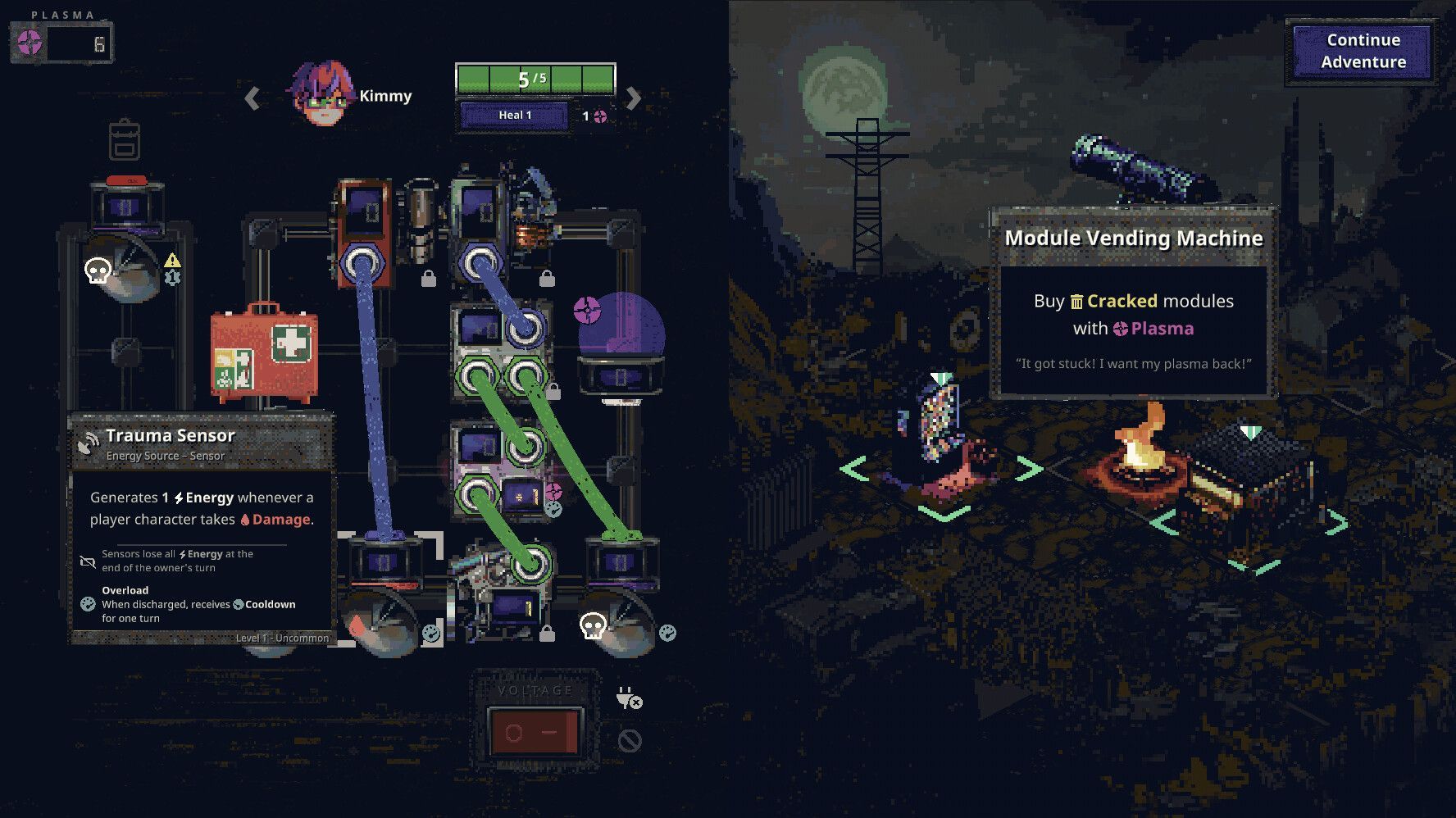This screenshot has width=1456, height=818.
Task: Use the Heal 1 button
Action: click(515, 116)
